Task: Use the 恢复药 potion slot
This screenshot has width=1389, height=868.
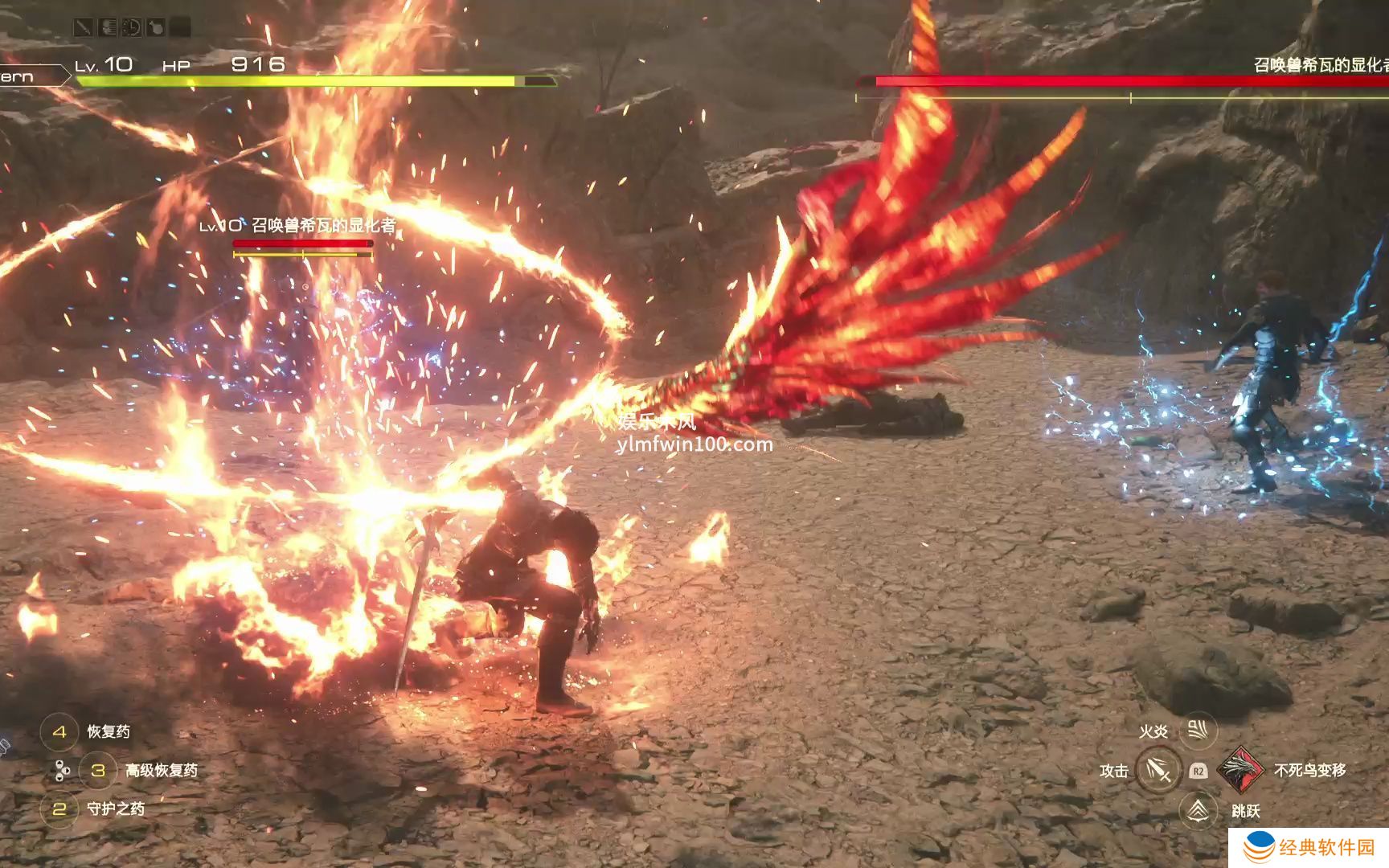Action: click(59, 731)
